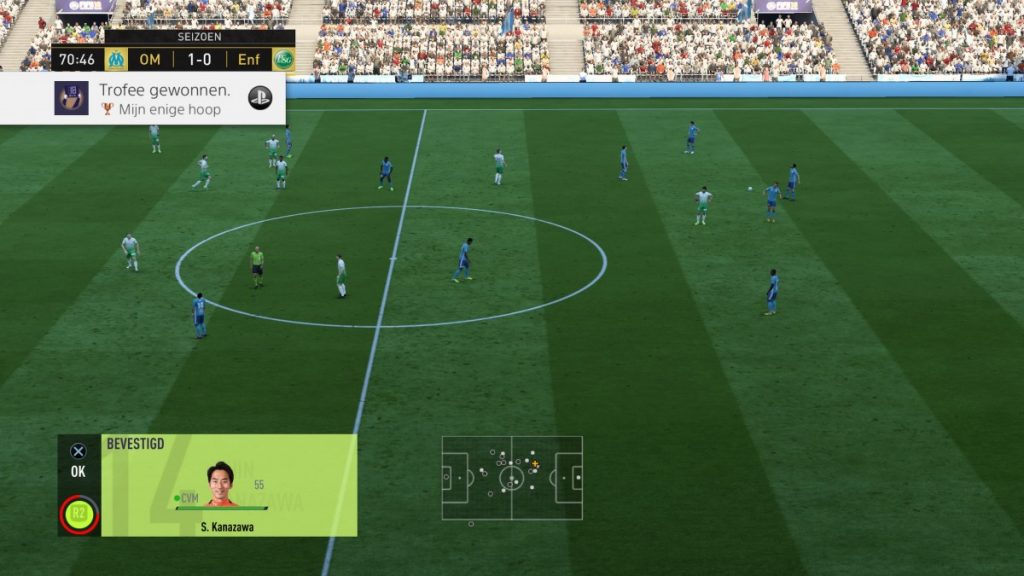Click the pitch radar minimap
Screen dimensions: 1024x576
click(x=512, y=477)
